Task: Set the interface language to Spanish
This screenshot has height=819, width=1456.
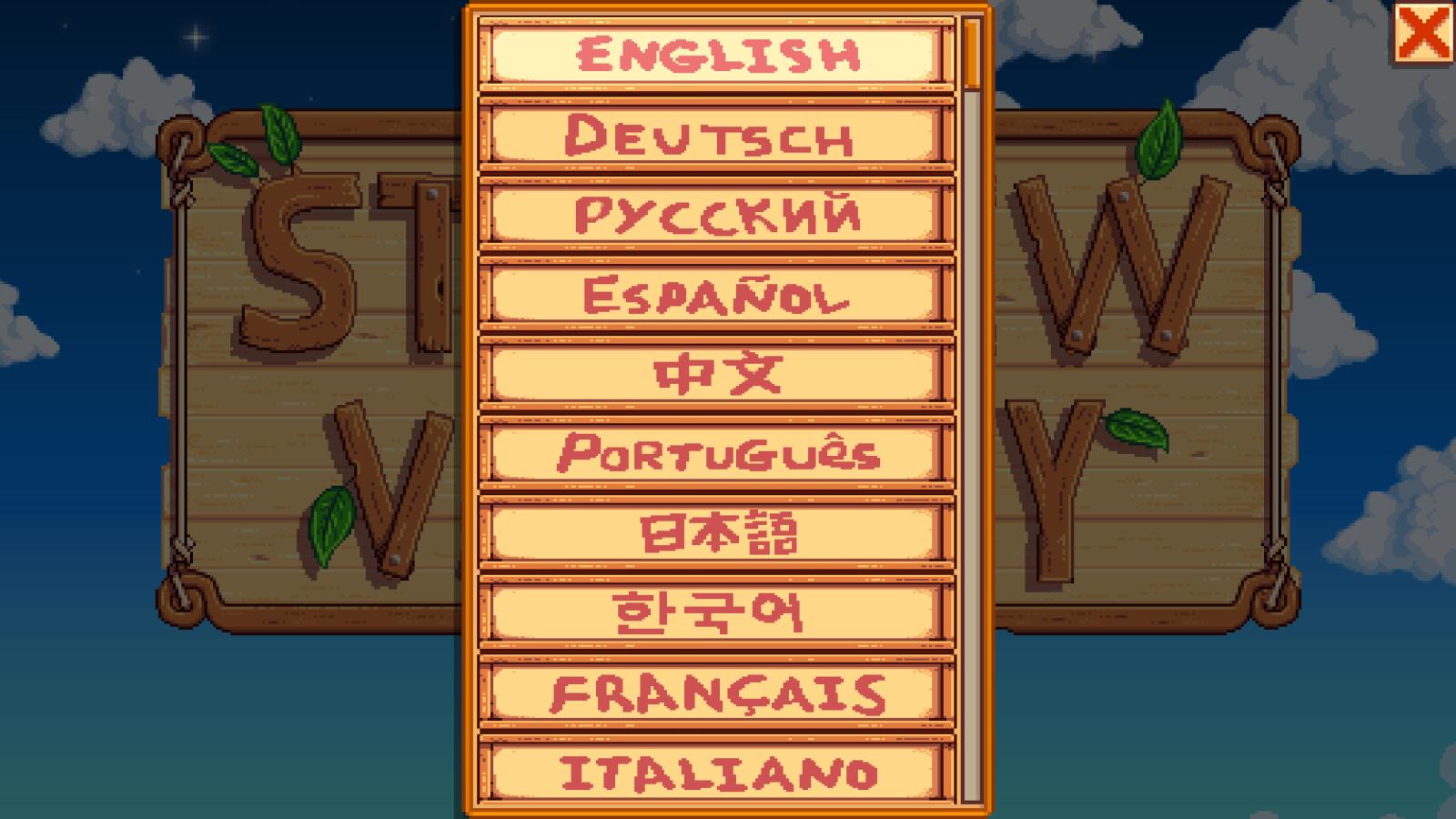Action: click(x=719, y=293)
